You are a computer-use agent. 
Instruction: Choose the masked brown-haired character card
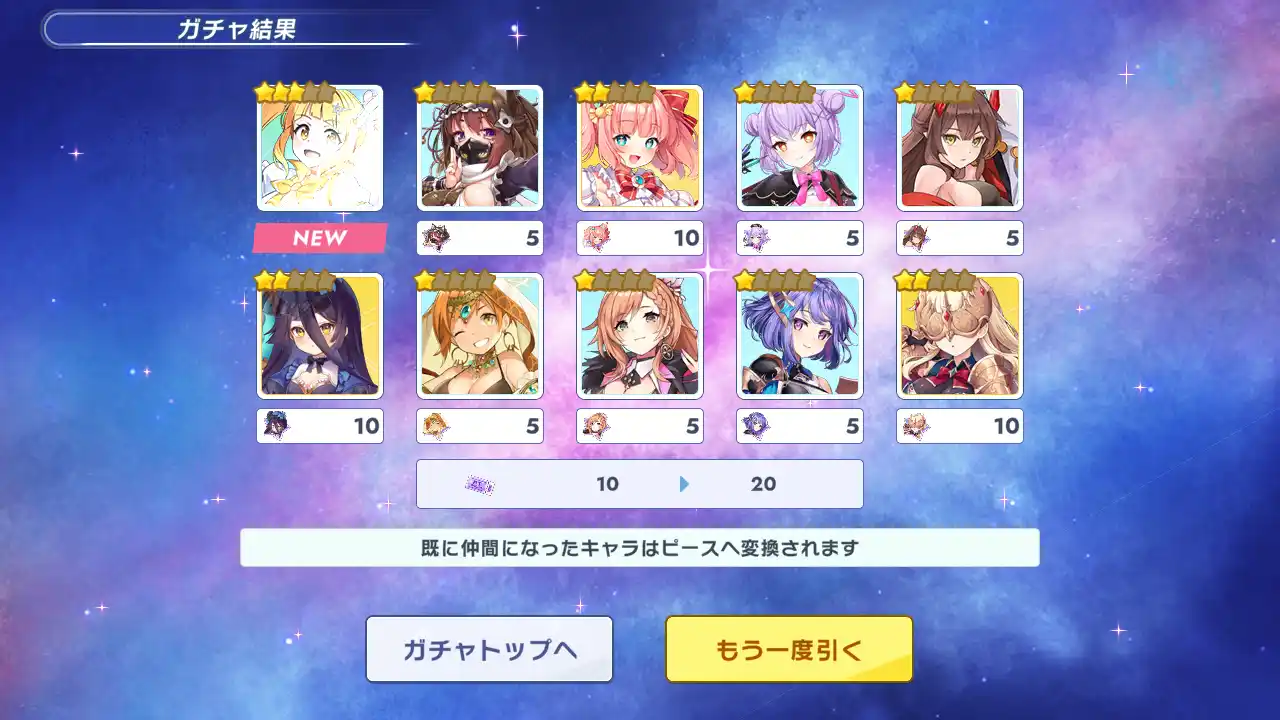click(x=480, y=148)
